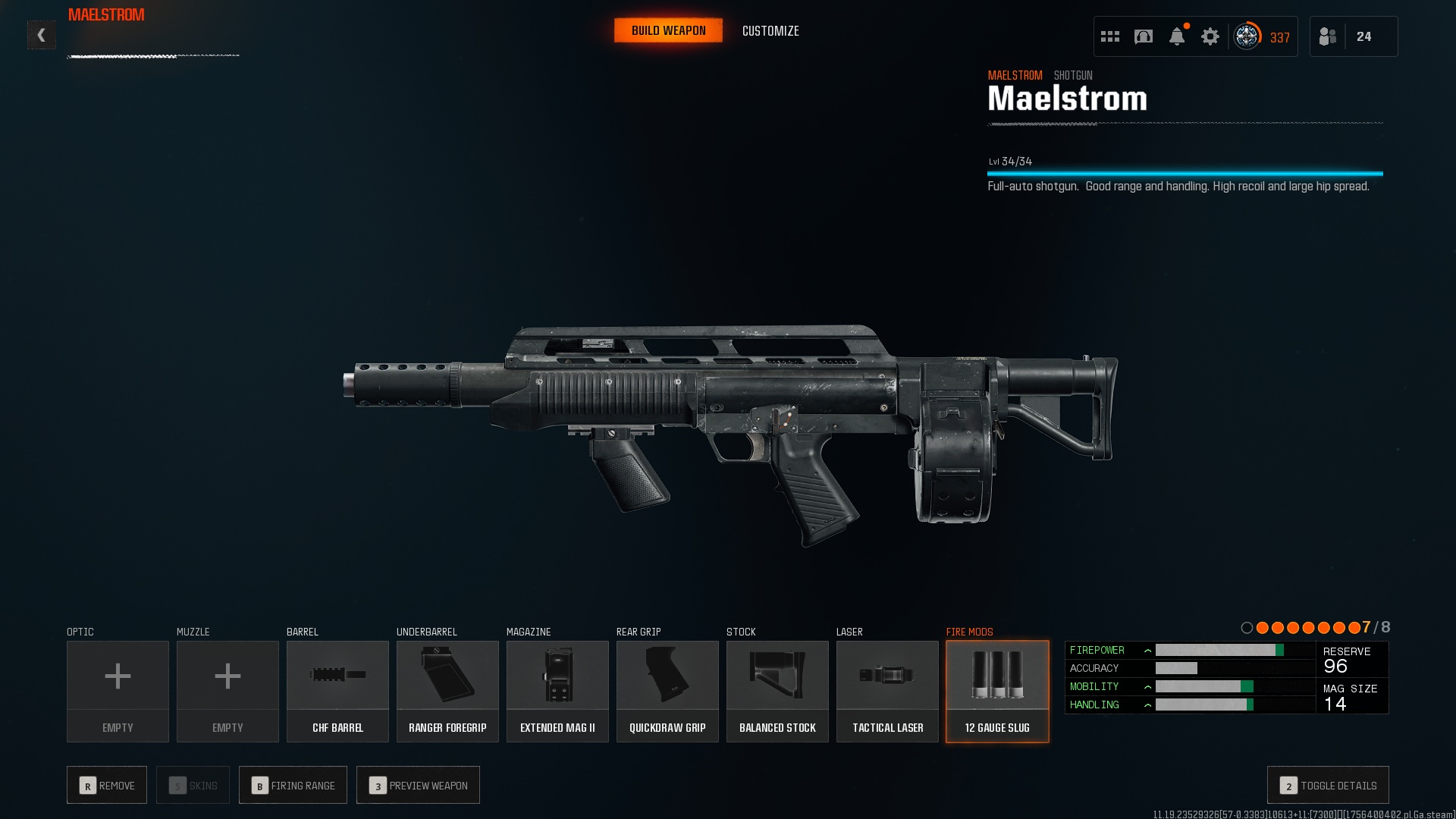Viewport: 1456px width, 819px height.
Task: Click Preview Weapon
Action: coord(418,785)
